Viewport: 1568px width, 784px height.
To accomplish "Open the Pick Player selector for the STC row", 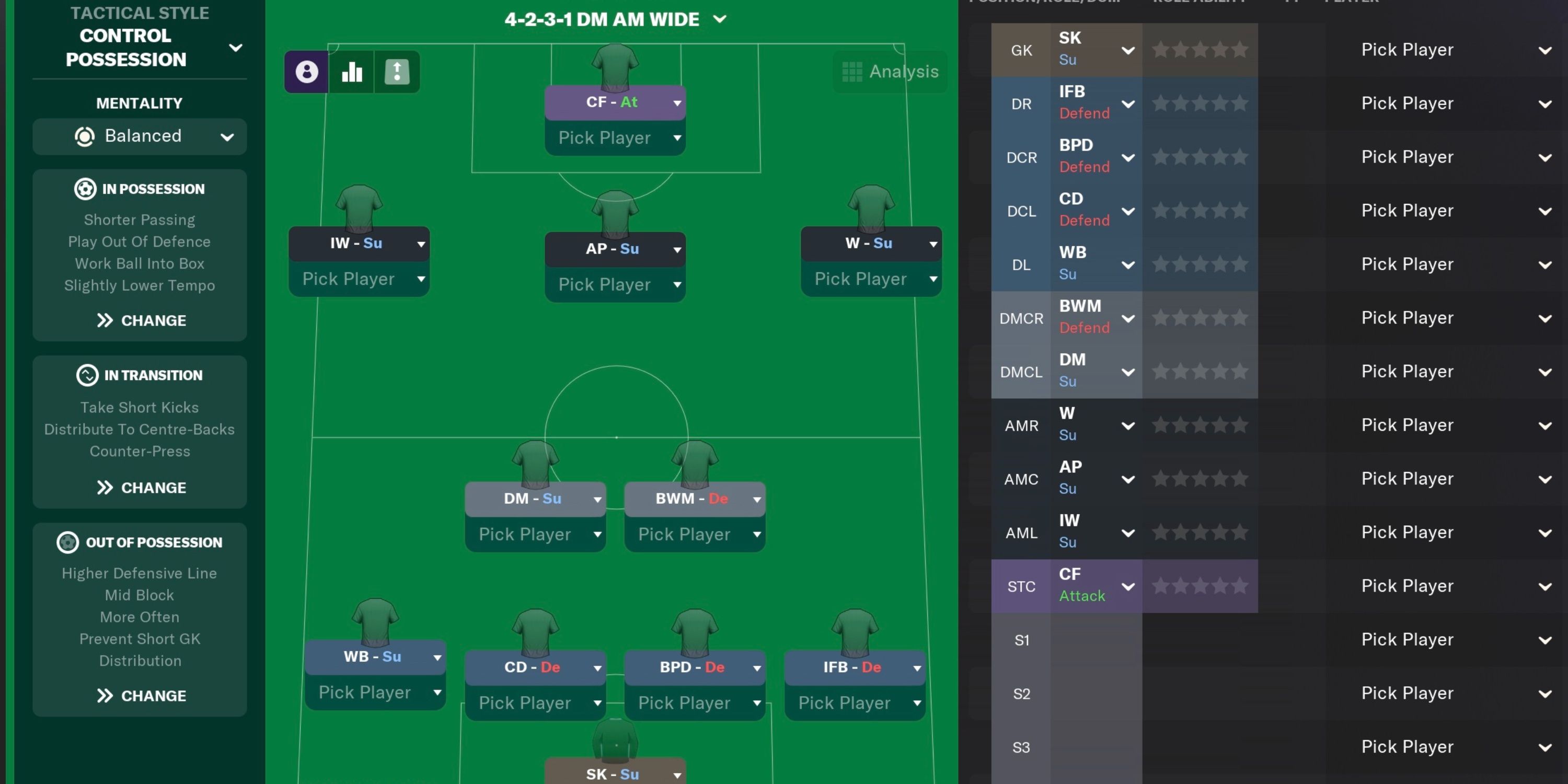I will (1408, 585).
